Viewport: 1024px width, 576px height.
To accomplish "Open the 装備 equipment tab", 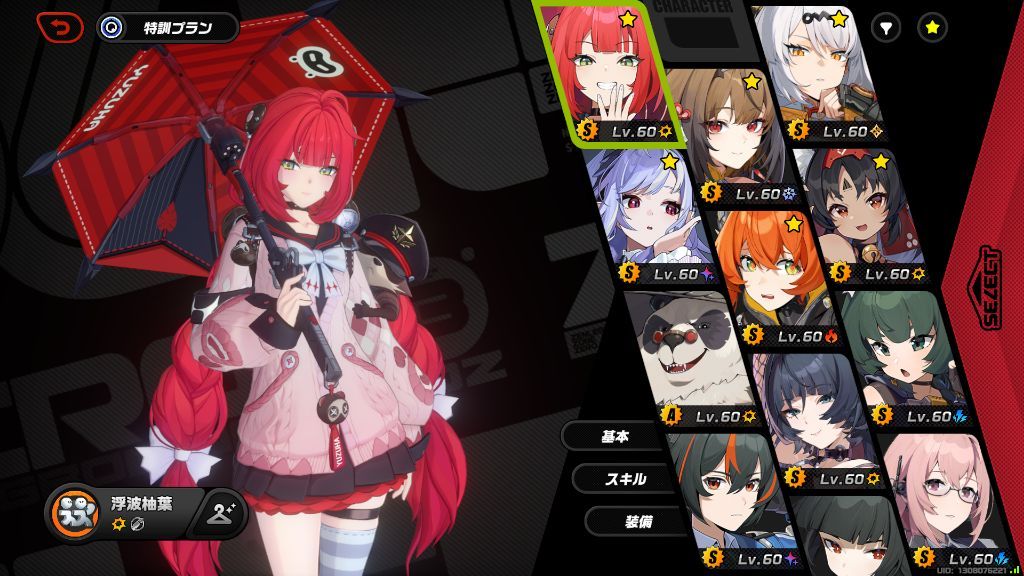I will click(x=640, y=520).
